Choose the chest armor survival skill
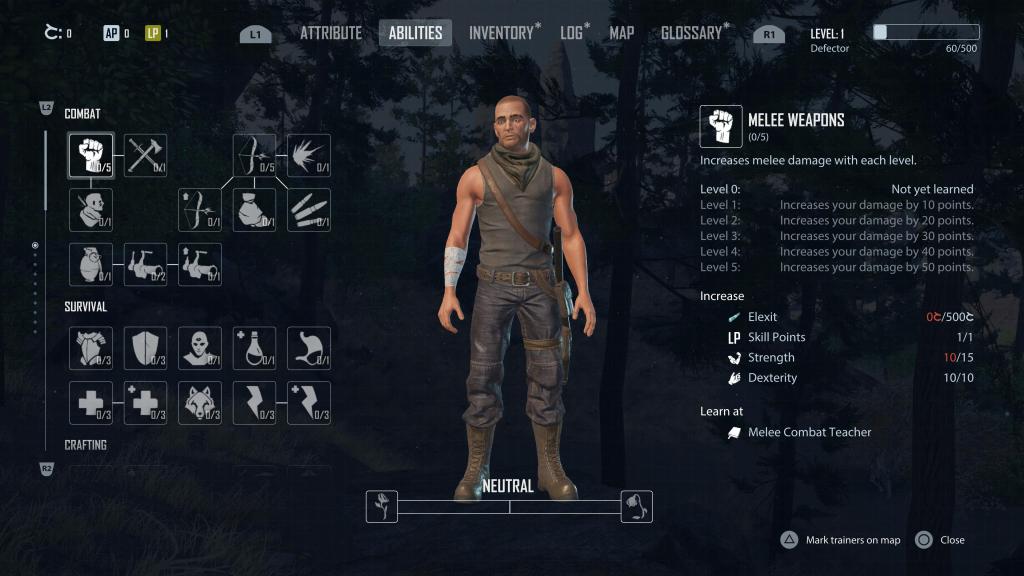The image size is (1024, 576). (x=91, y=348)
